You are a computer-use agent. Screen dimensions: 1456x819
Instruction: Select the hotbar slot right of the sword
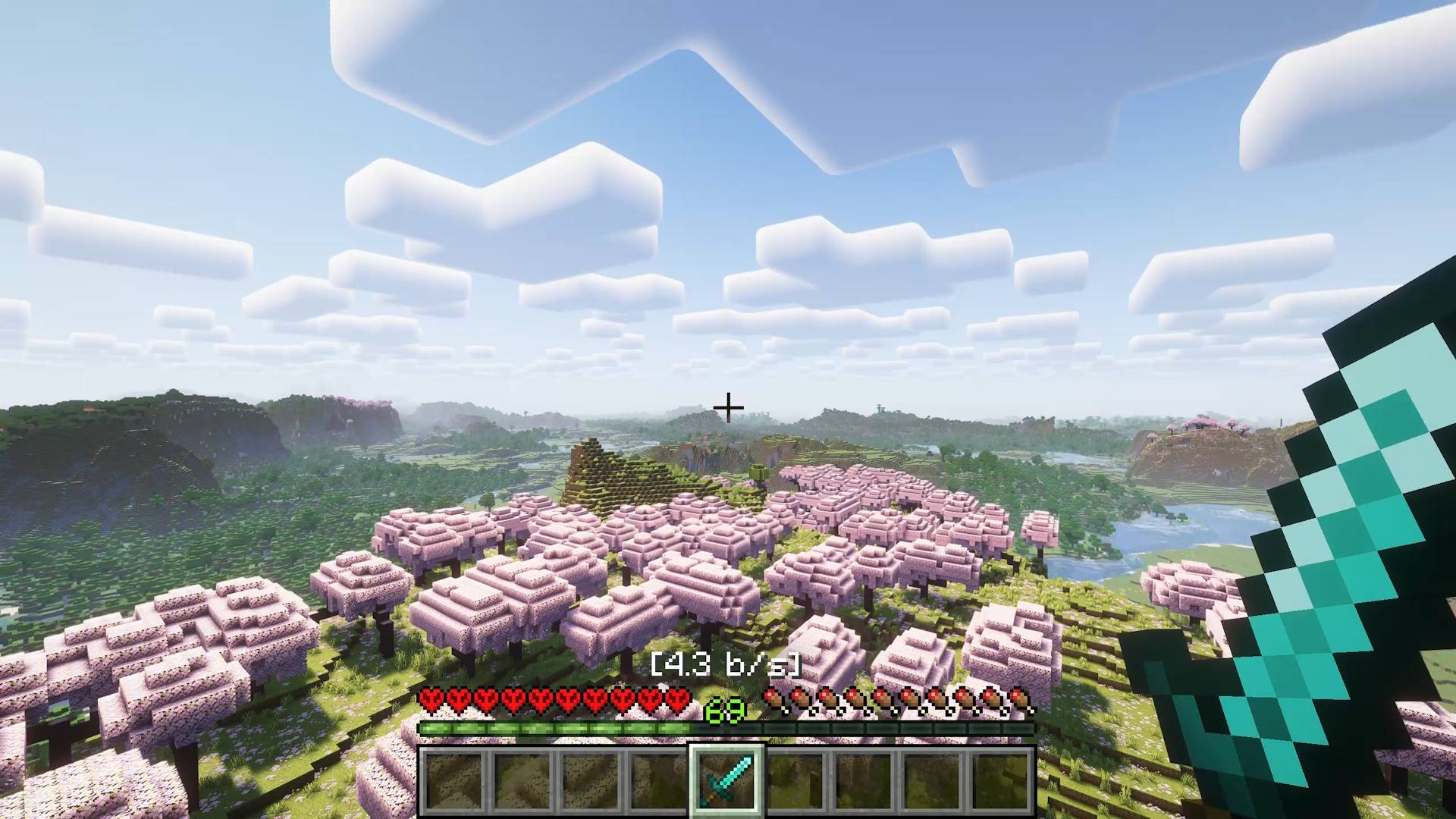point(796,783)
